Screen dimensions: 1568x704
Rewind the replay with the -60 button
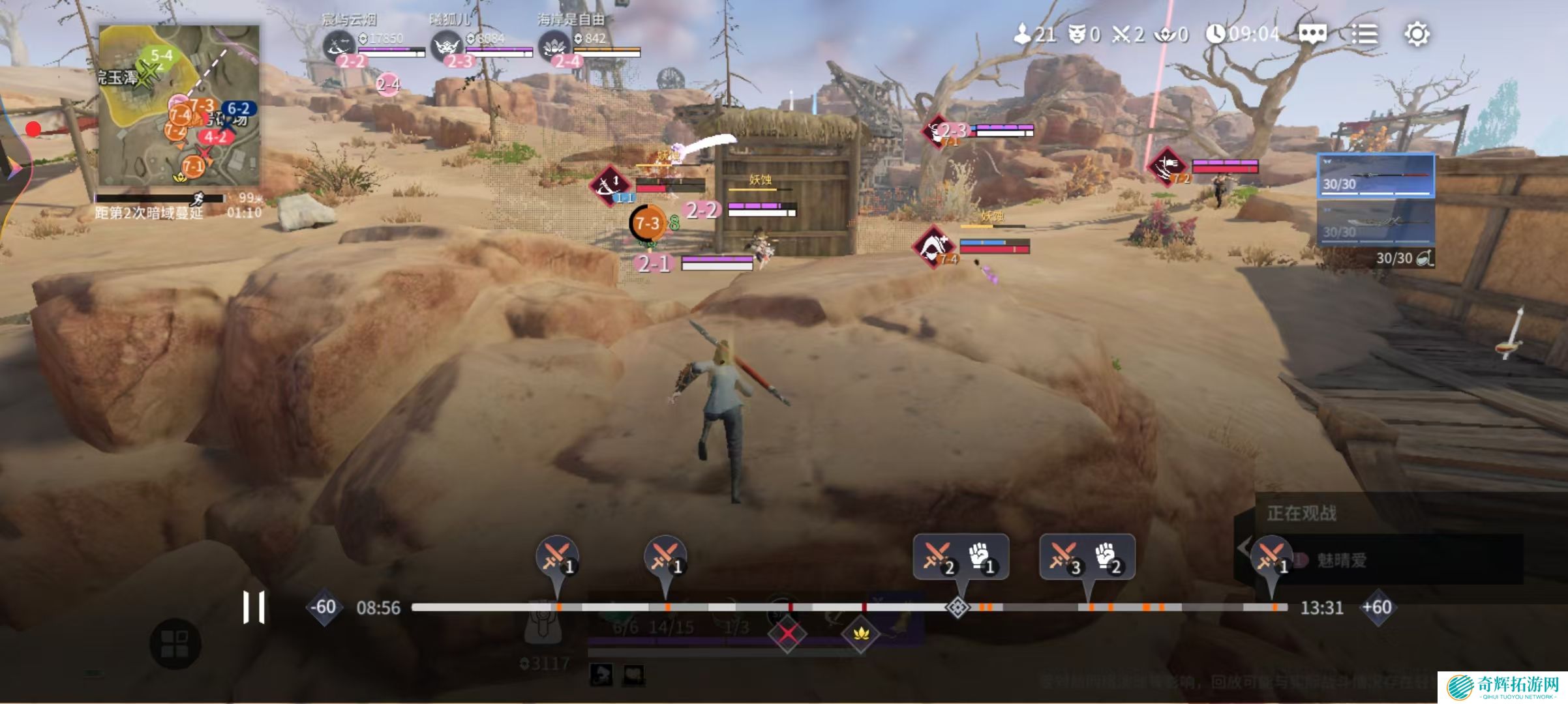pyautogui.click(x=324, y=608)
